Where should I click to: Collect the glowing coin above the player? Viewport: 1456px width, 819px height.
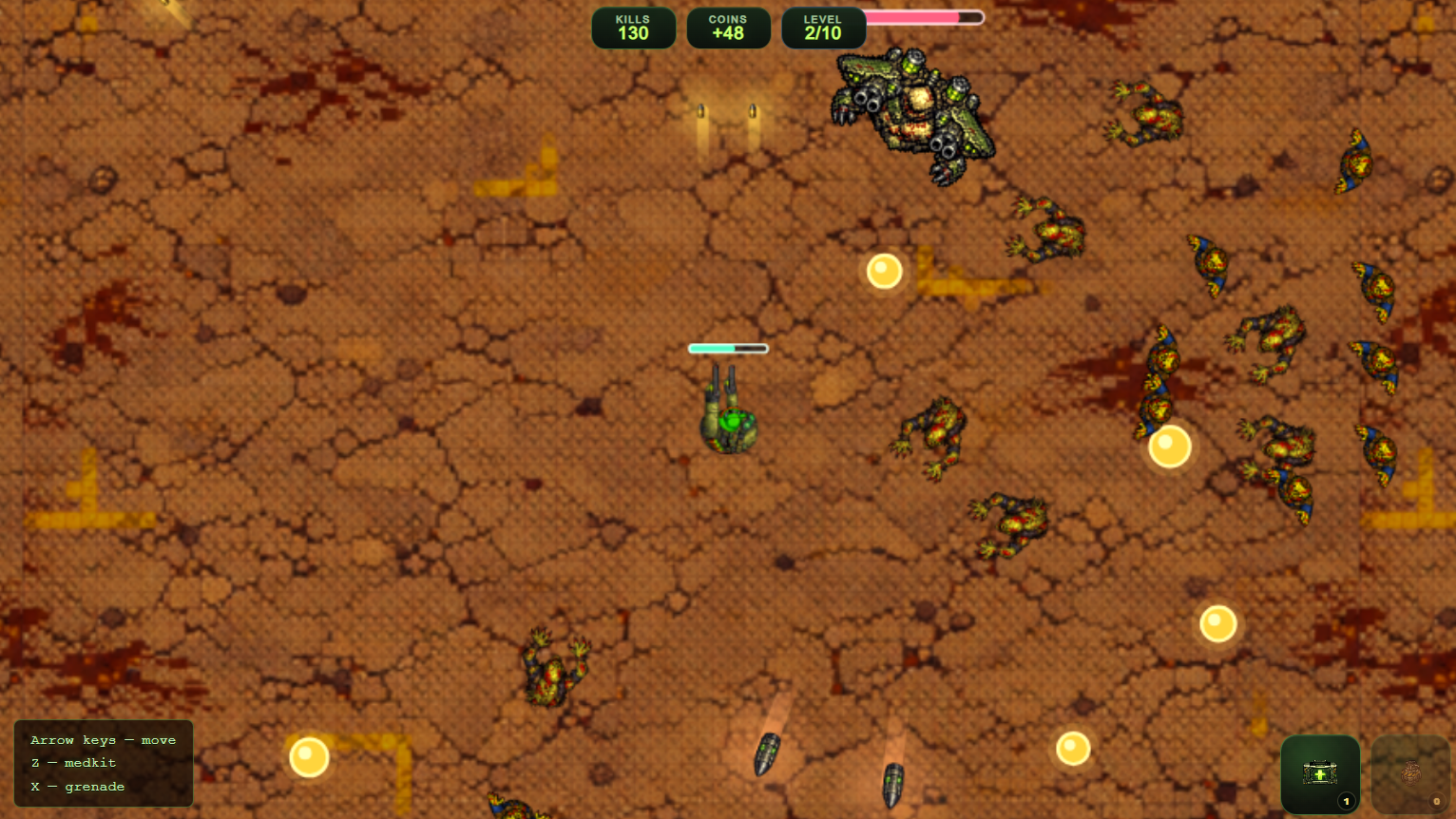pos(884,272)
